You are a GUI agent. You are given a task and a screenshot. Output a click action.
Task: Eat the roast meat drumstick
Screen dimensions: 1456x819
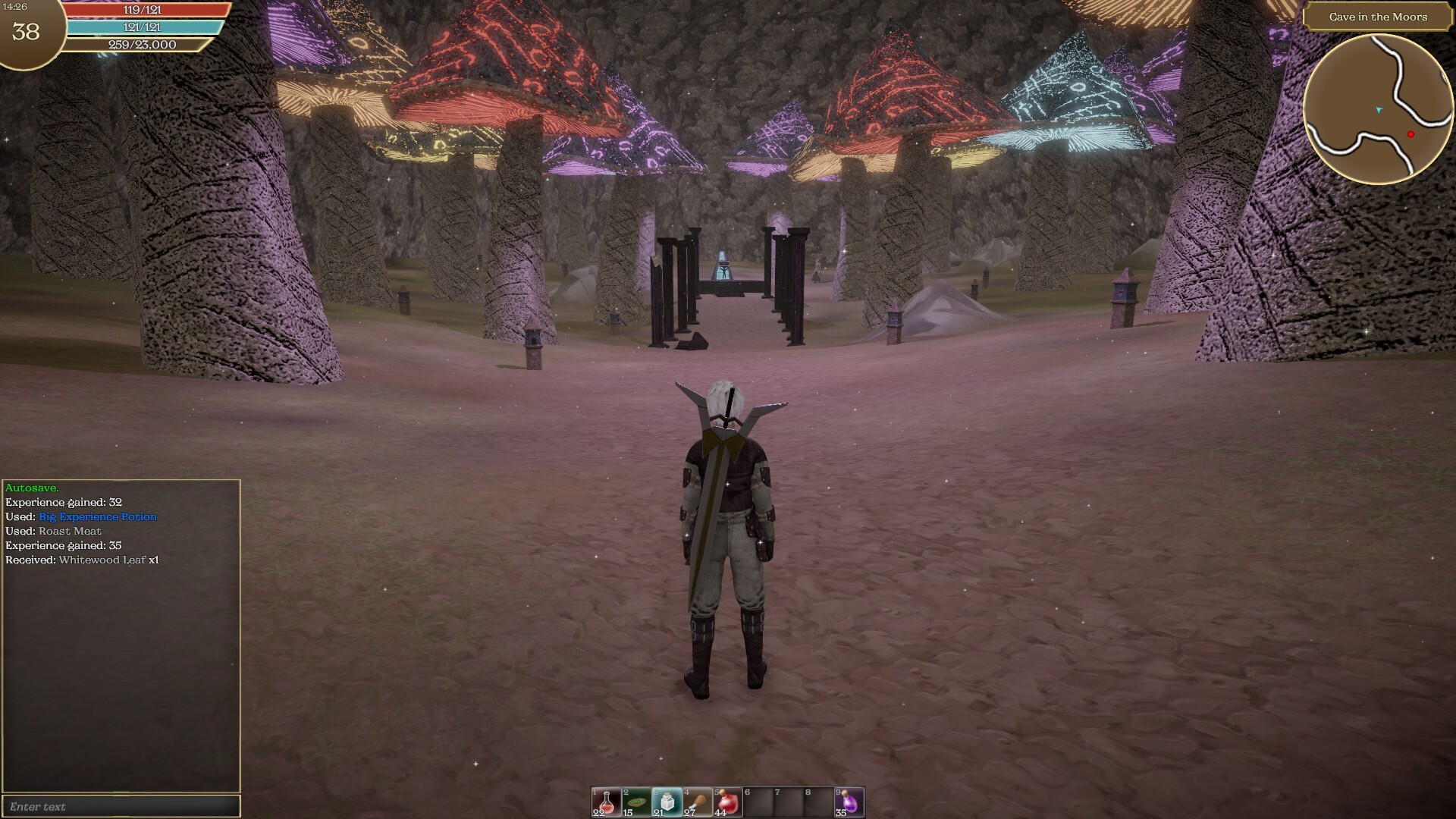[x=697, y=802]
